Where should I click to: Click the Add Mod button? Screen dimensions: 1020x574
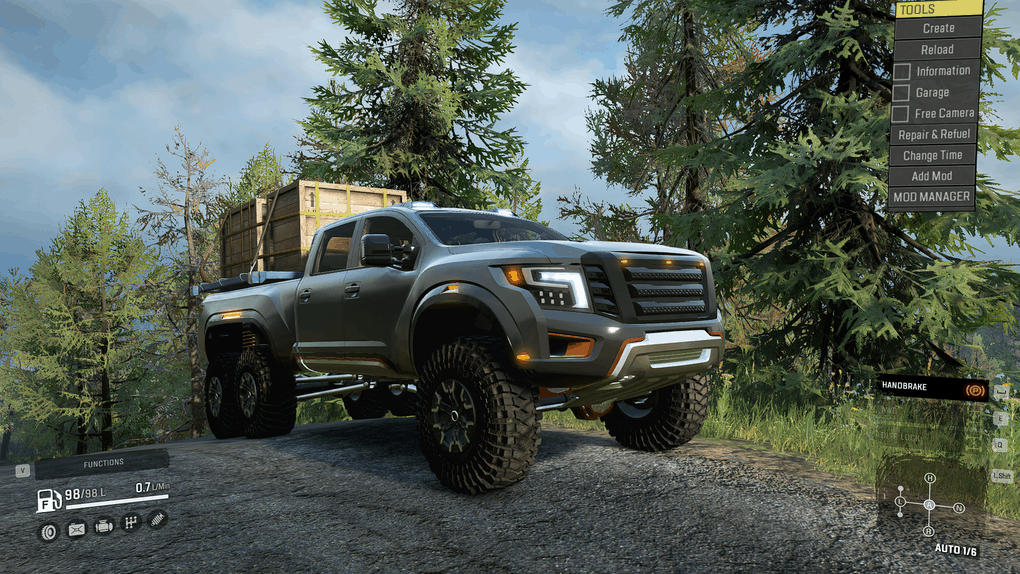tap(933, 176)
